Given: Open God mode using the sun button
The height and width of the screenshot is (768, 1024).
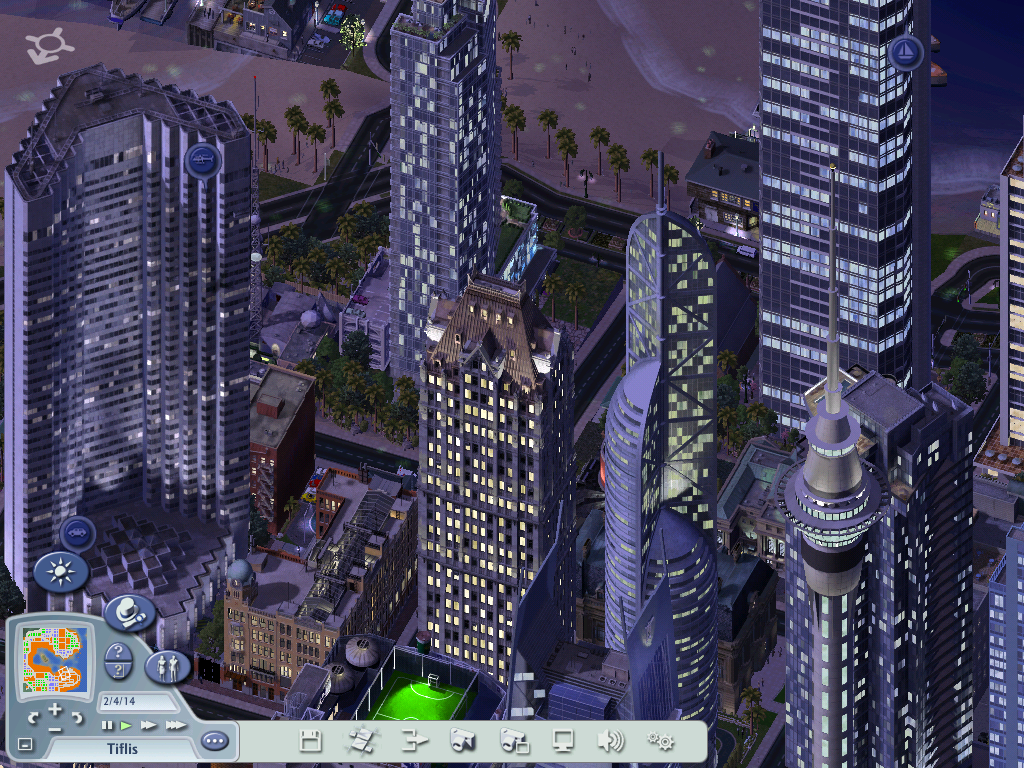Looking at the screenshot, I should [x=61, y=573].
